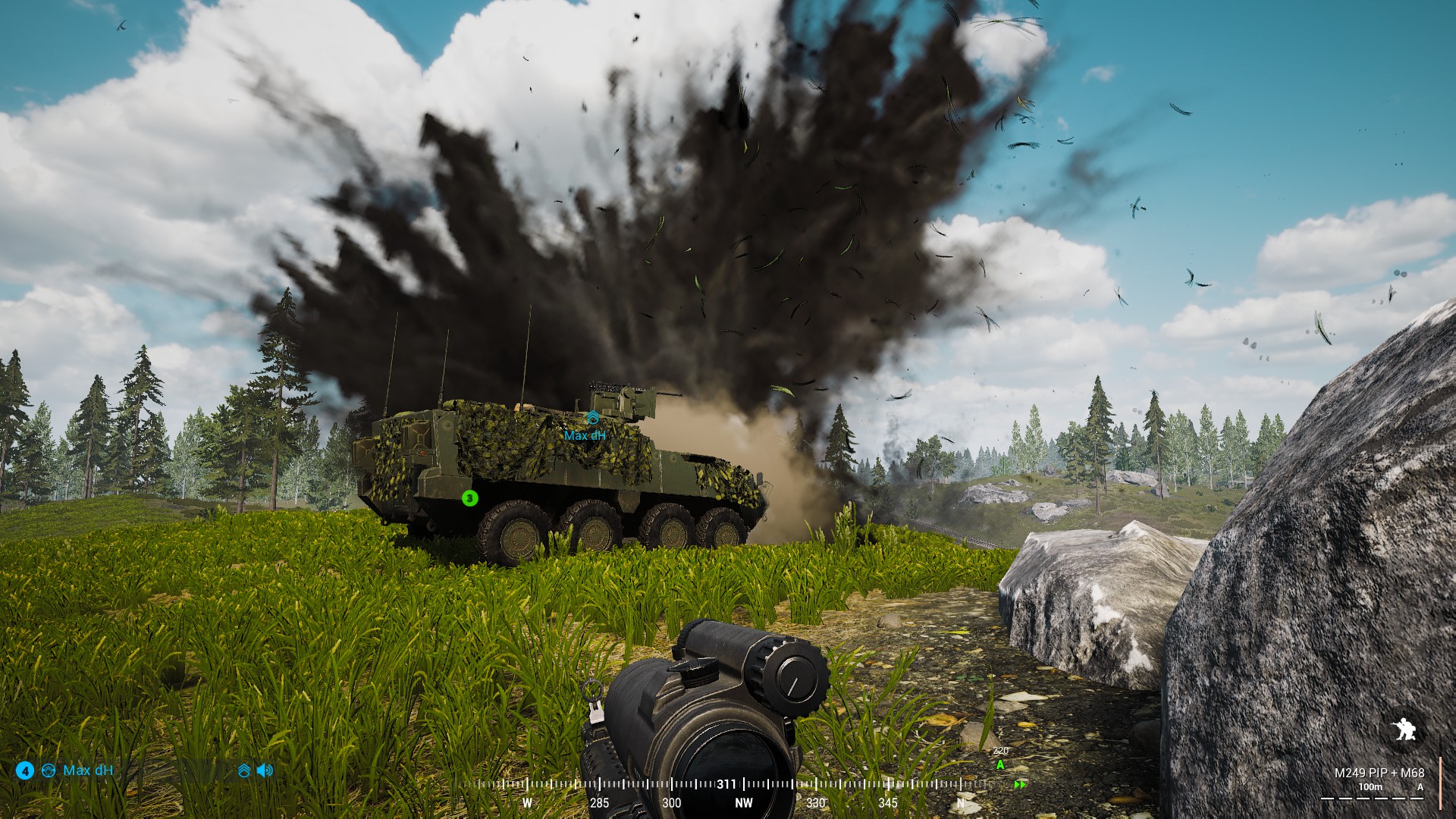Click the green A objective marker on compass

pyautogui.click(x=1000, y=765)
